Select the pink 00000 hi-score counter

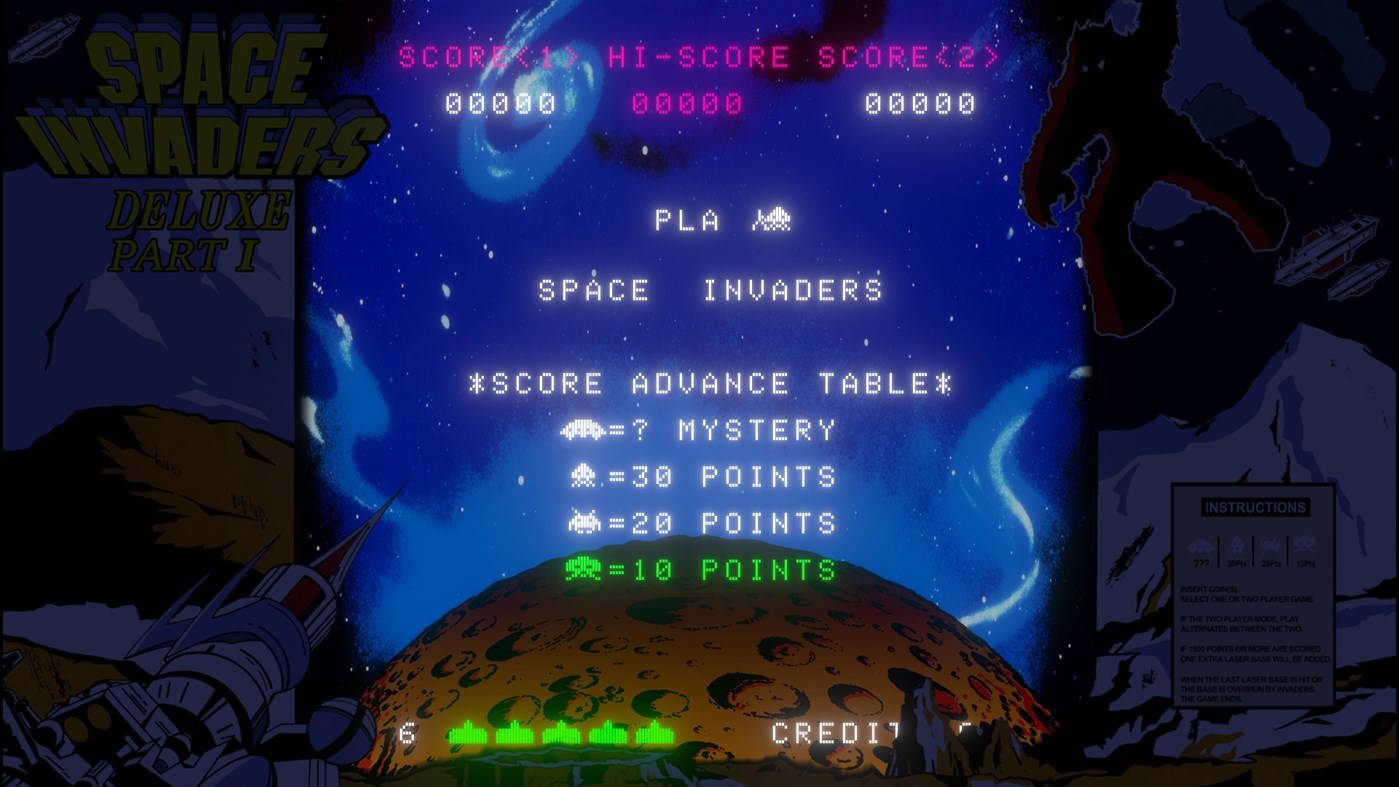coord(689,101)
